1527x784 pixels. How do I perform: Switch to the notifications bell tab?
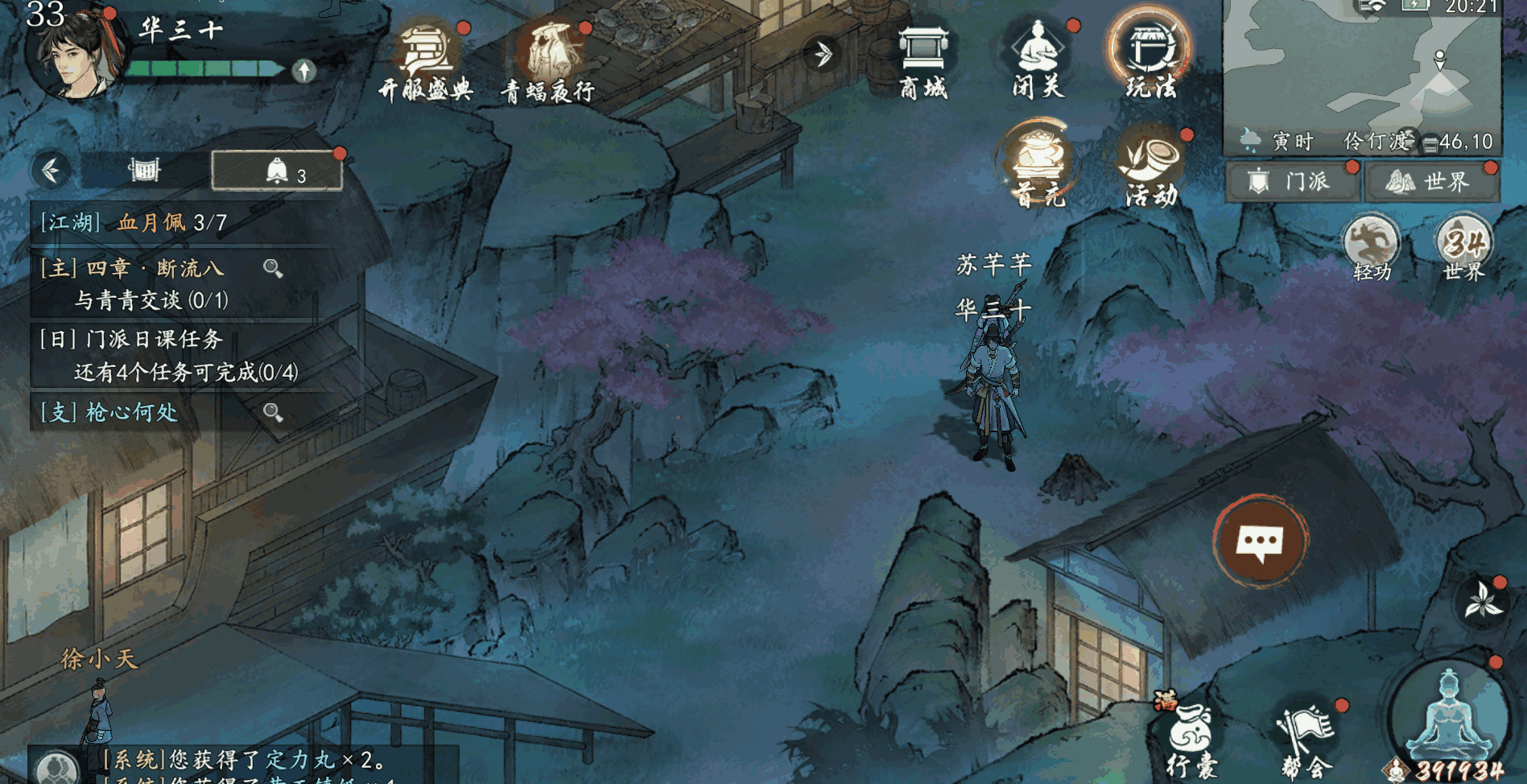[x=277, y=171]
